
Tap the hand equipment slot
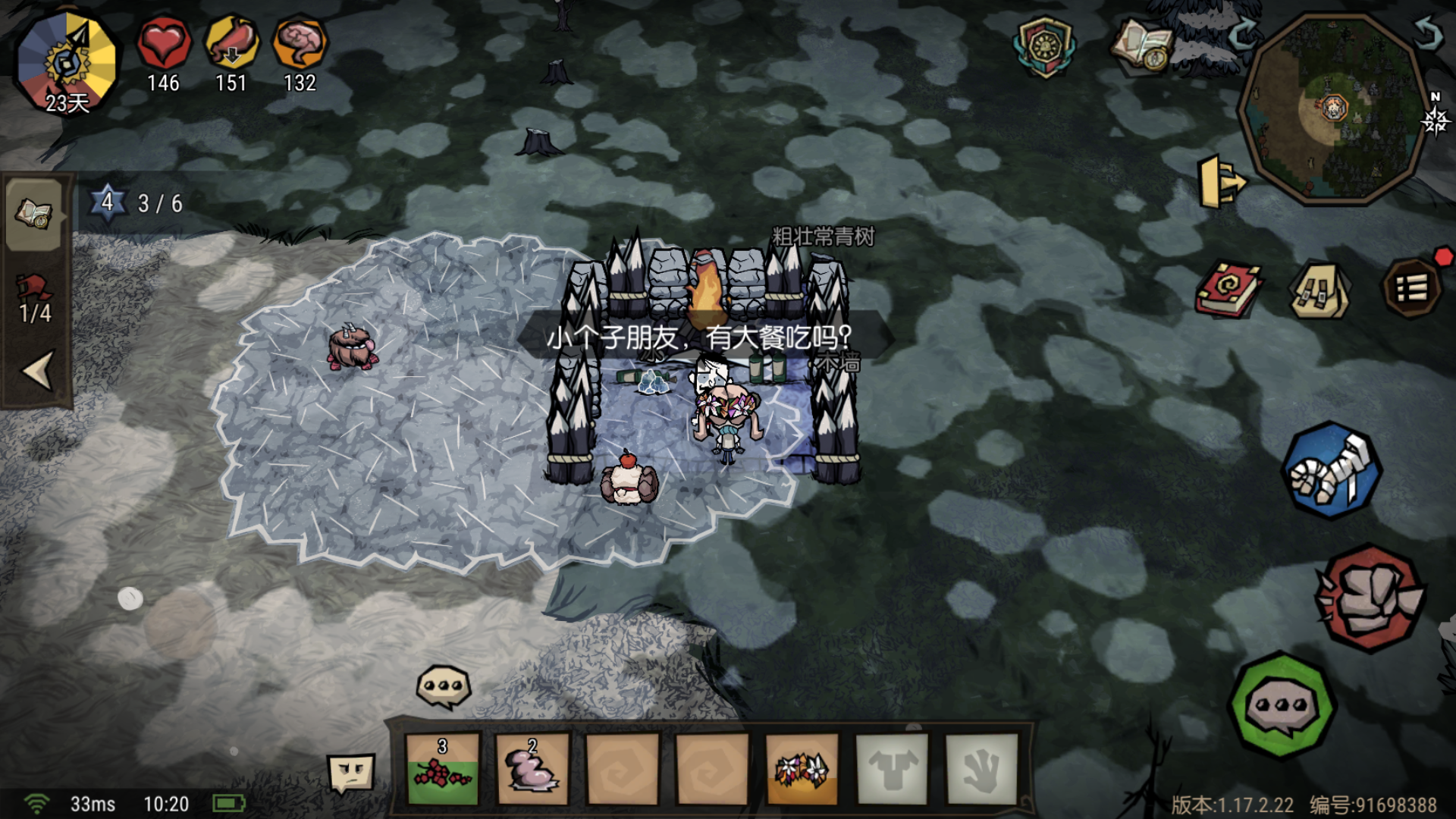click(x=981, y=768)
